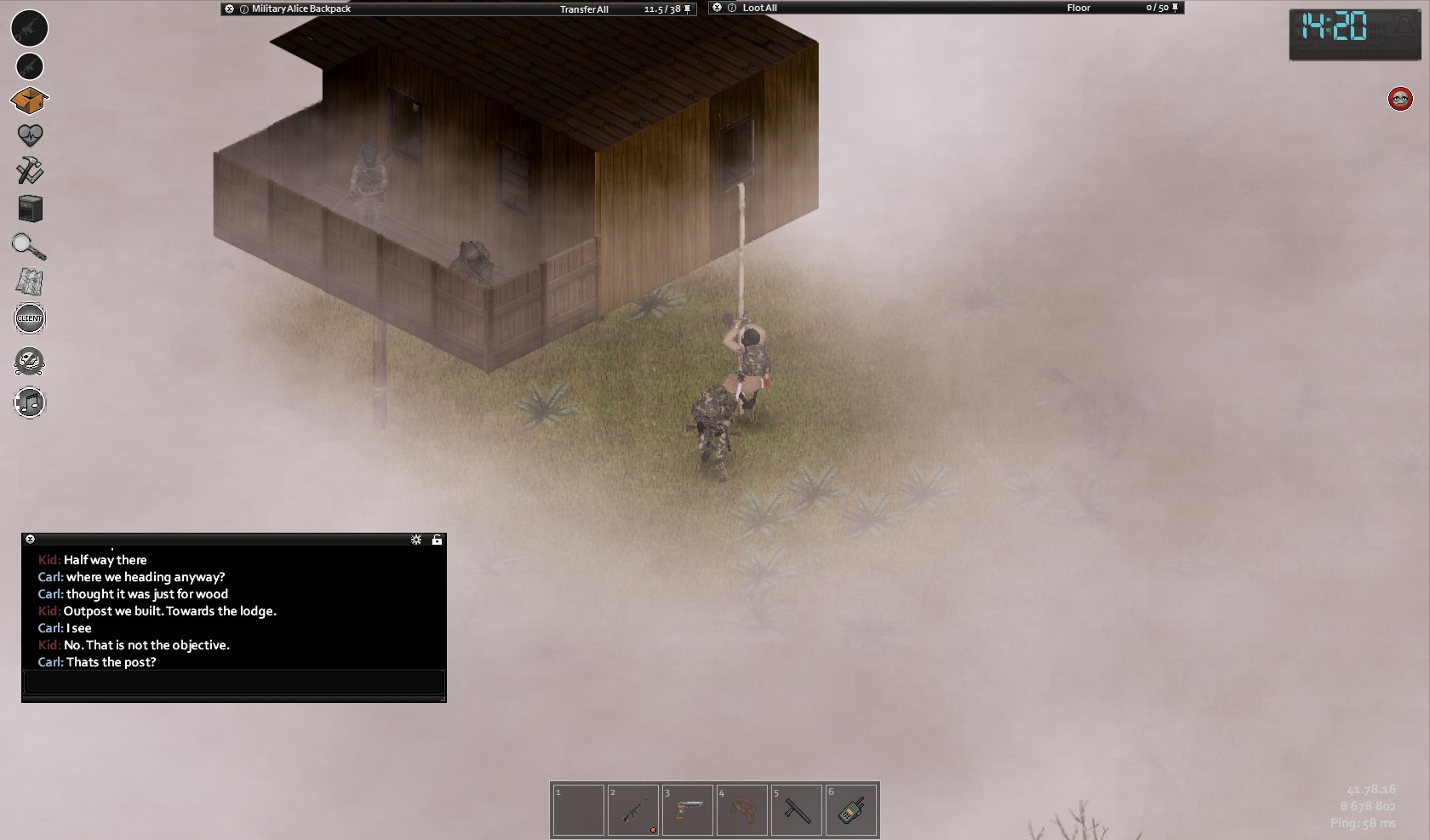Open the inventory box icon
Image resolution: width=1430 pixels, height=840 pixels.
(29, 101)
